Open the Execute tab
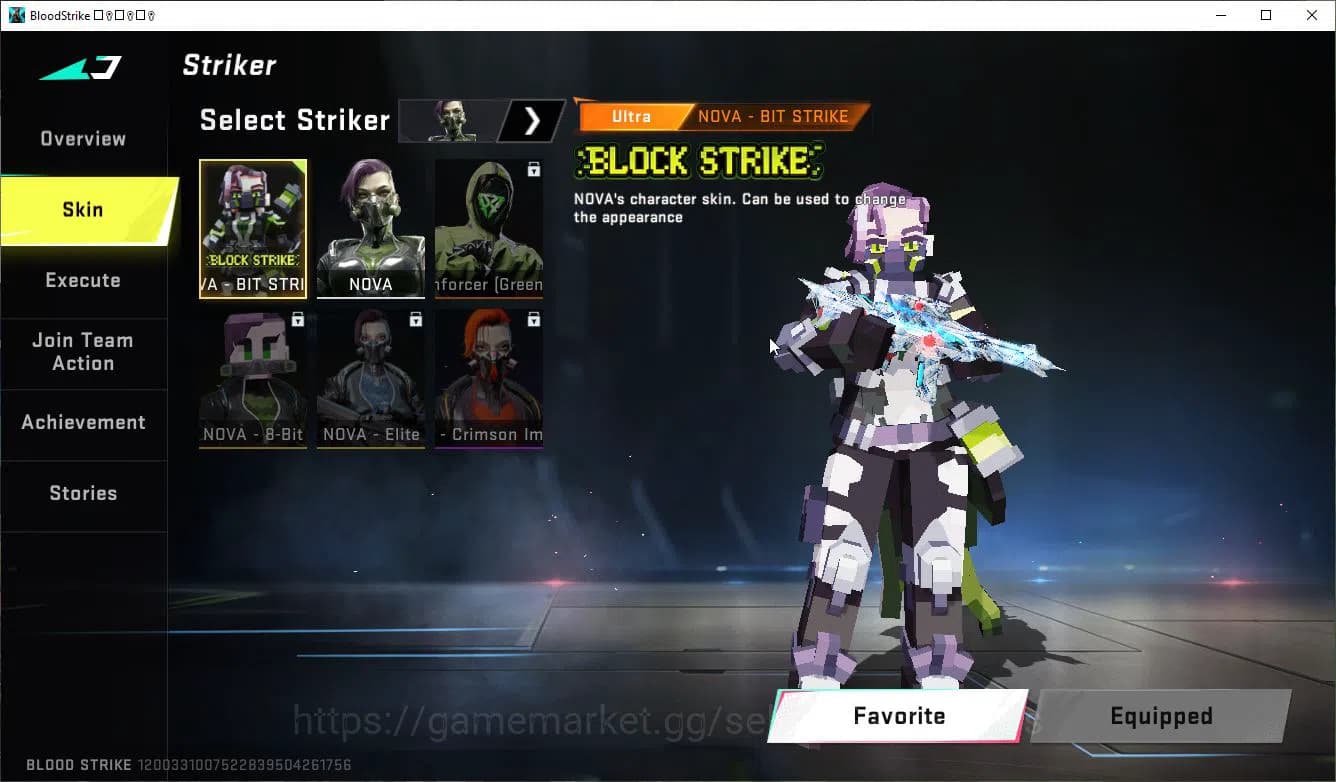The height and width of the screenshot is (782, 1336). (82, 280)
